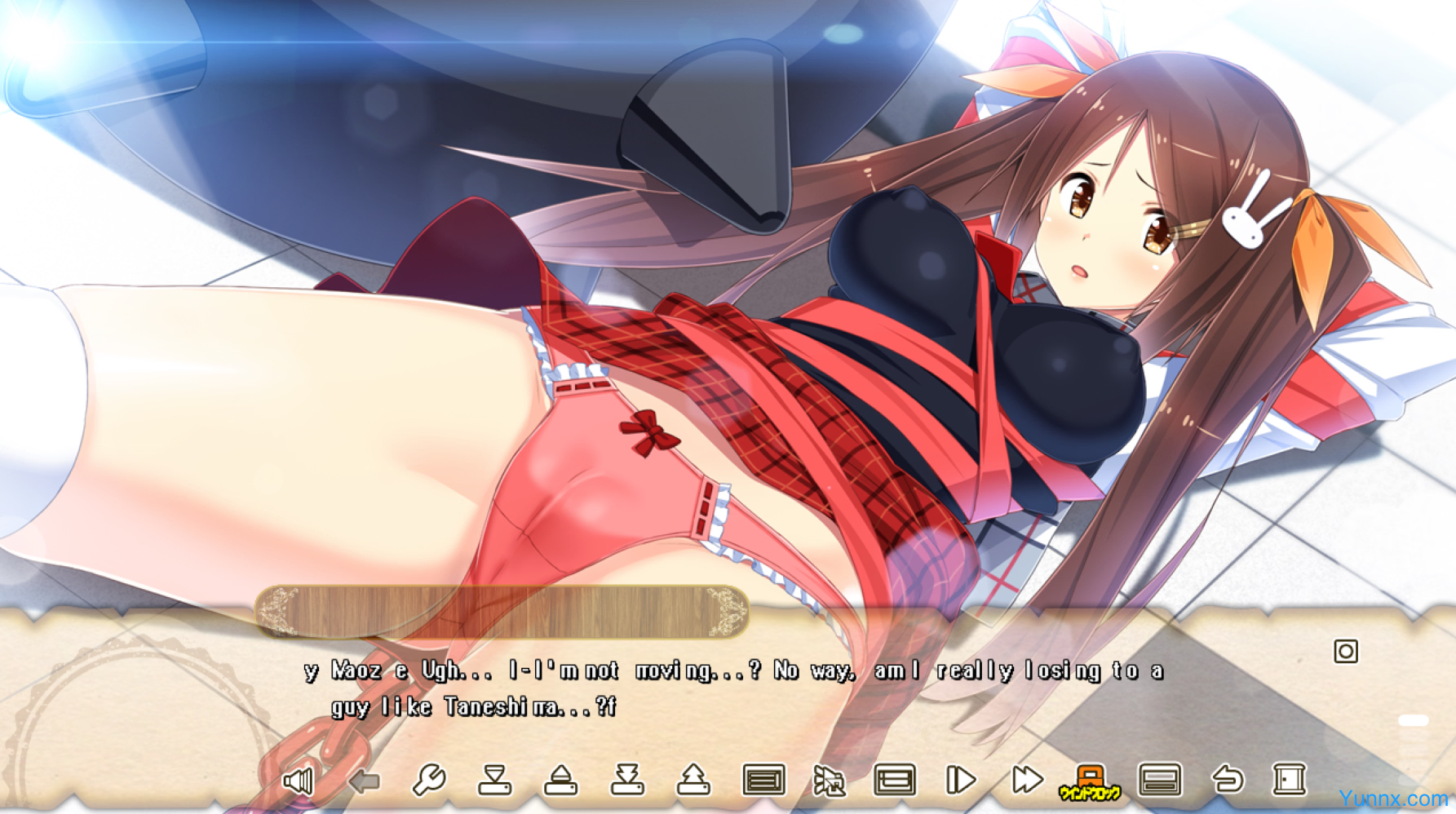The height and width of the screenshot is (814, 1456).
Task: Hide the message window with the panel icon
Action: [x=1159, y=781]
